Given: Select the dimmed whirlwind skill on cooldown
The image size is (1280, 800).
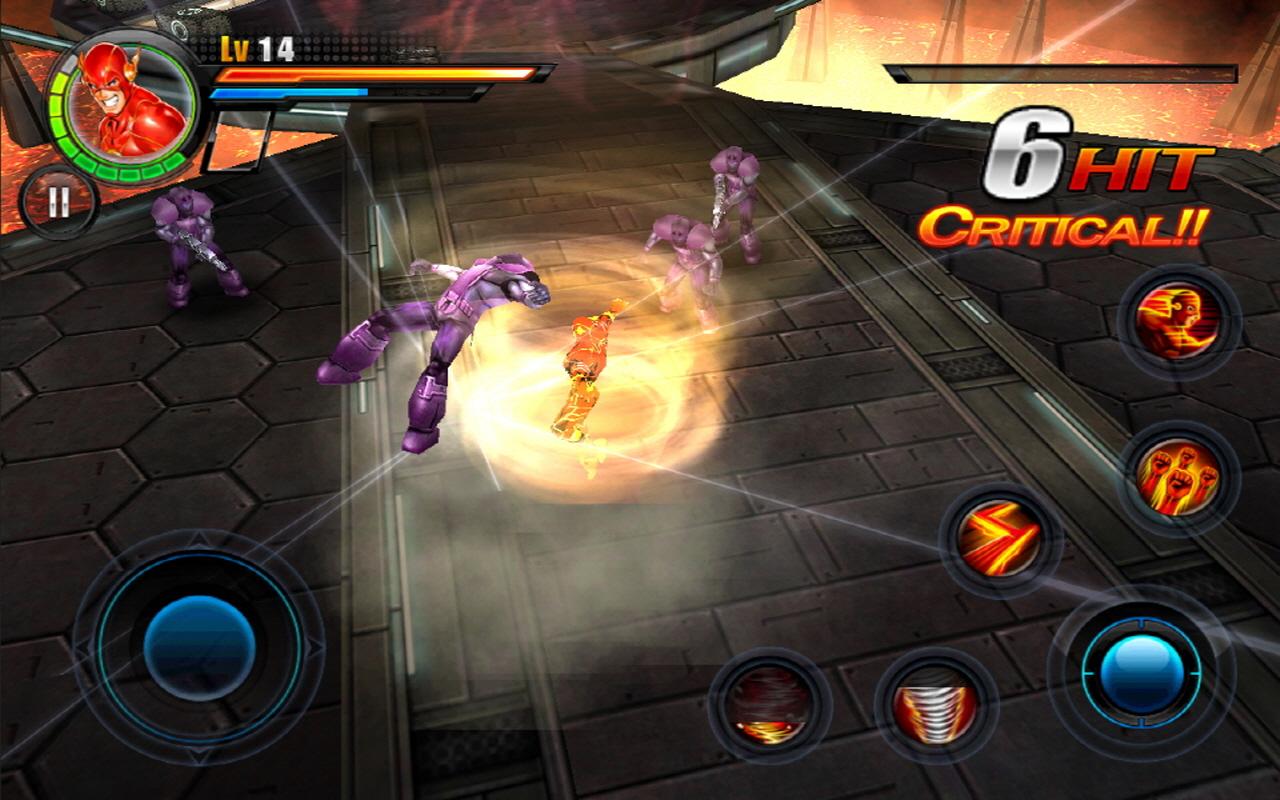Looking at the screenshot, I should click(769, 705).
